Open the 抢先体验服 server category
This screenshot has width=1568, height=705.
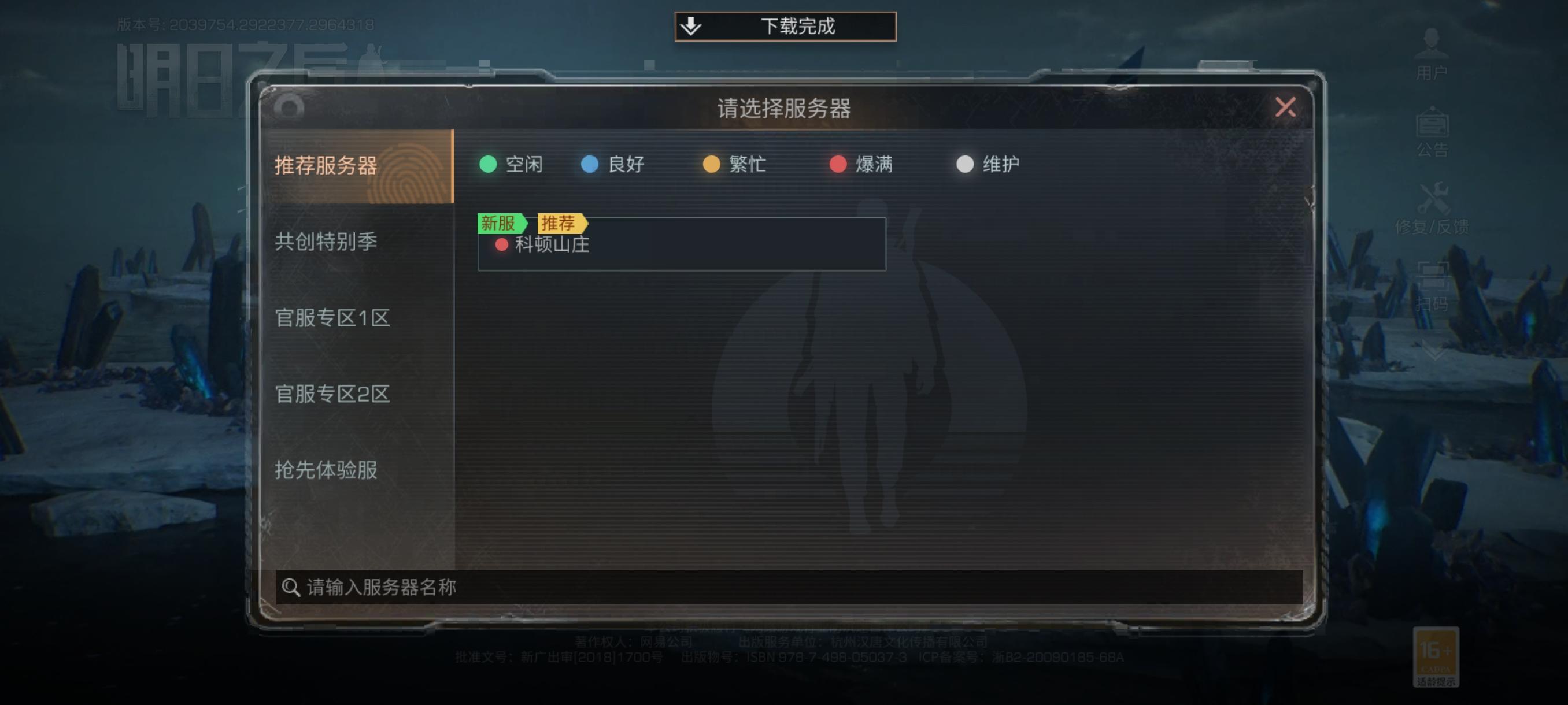click(326, 470)
